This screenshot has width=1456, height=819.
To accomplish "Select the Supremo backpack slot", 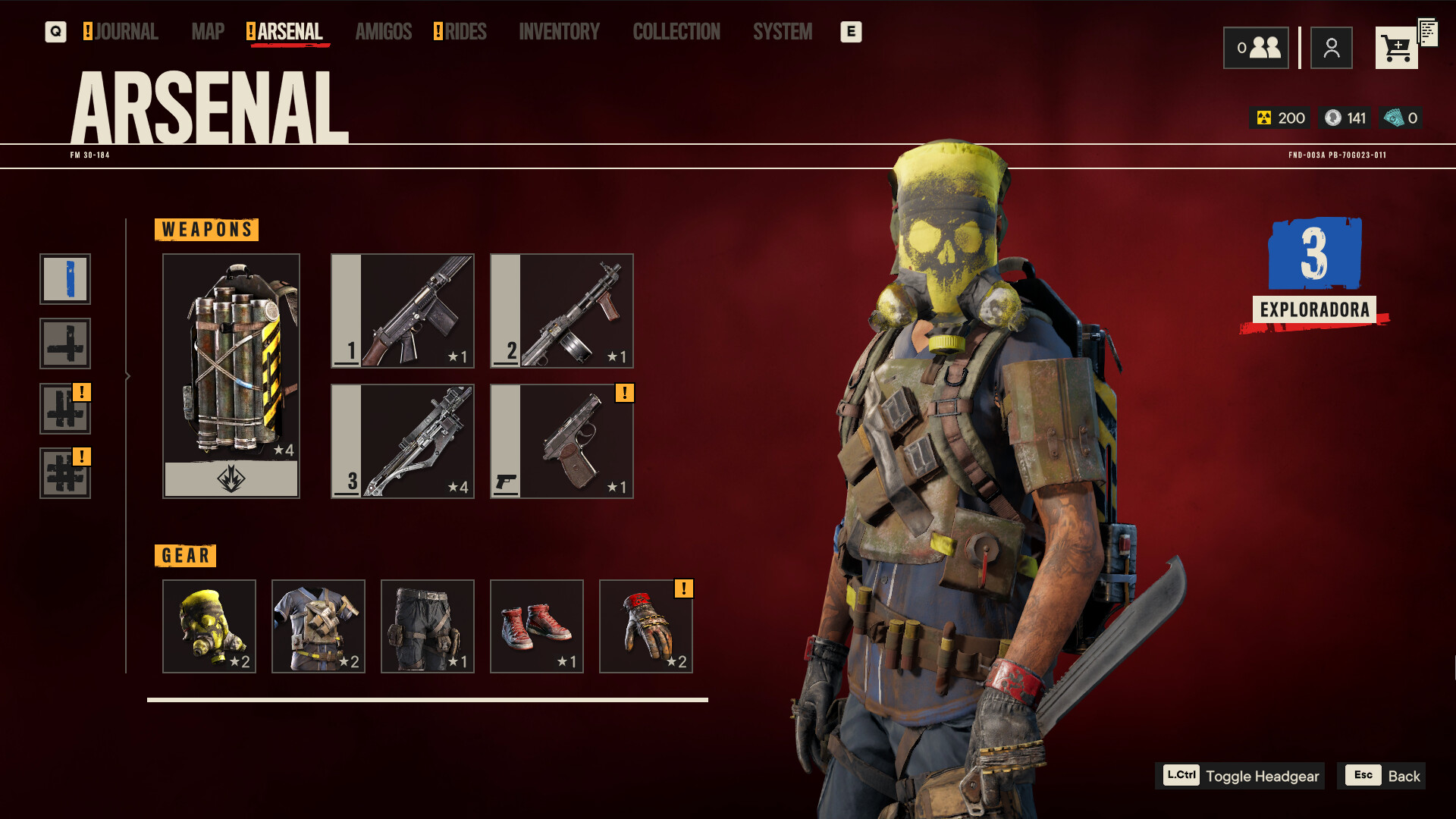I will pyautogui.click(x=231, y=375).
